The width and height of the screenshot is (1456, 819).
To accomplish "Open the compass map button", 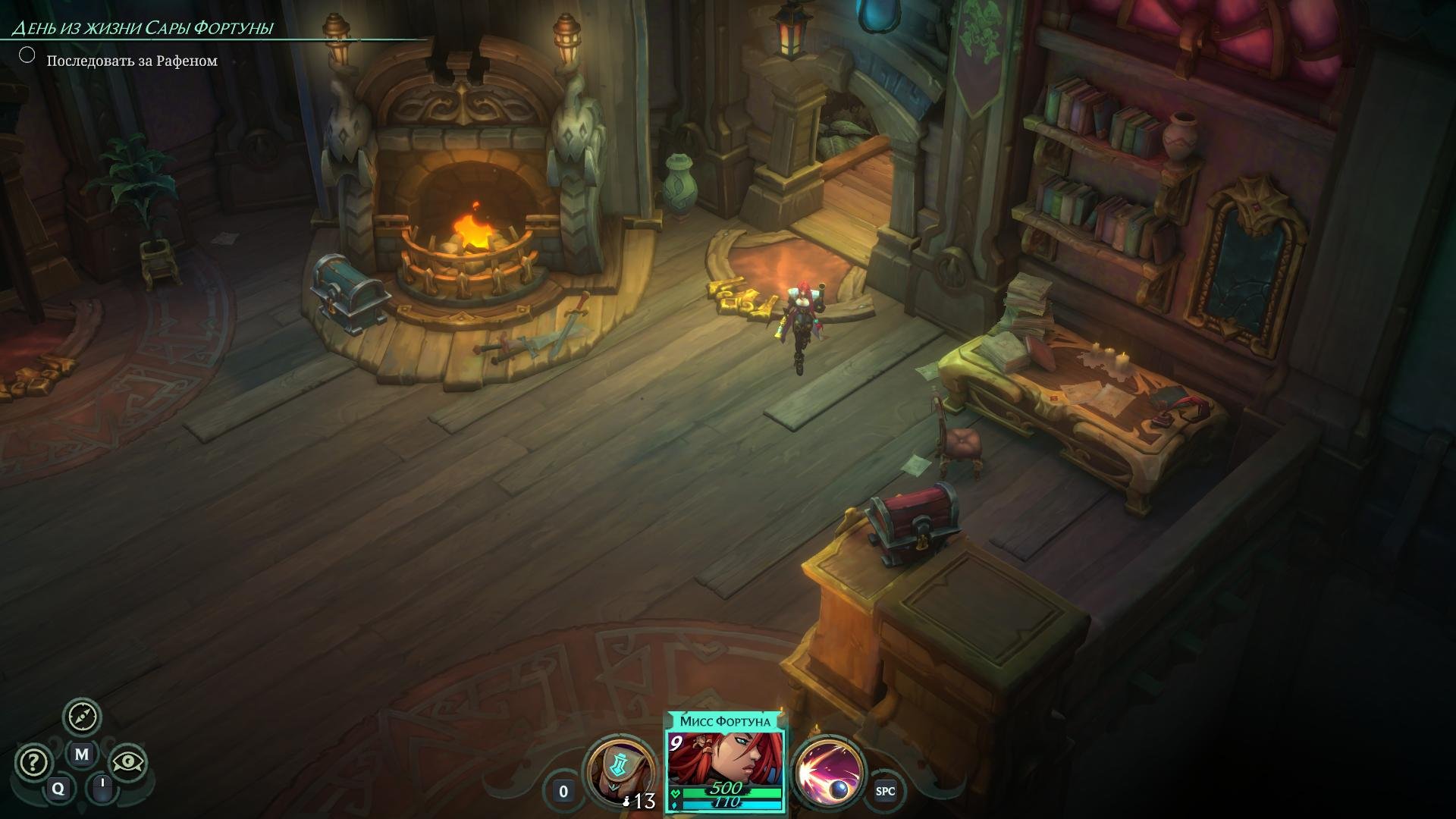I will click(x=82, y=717).
